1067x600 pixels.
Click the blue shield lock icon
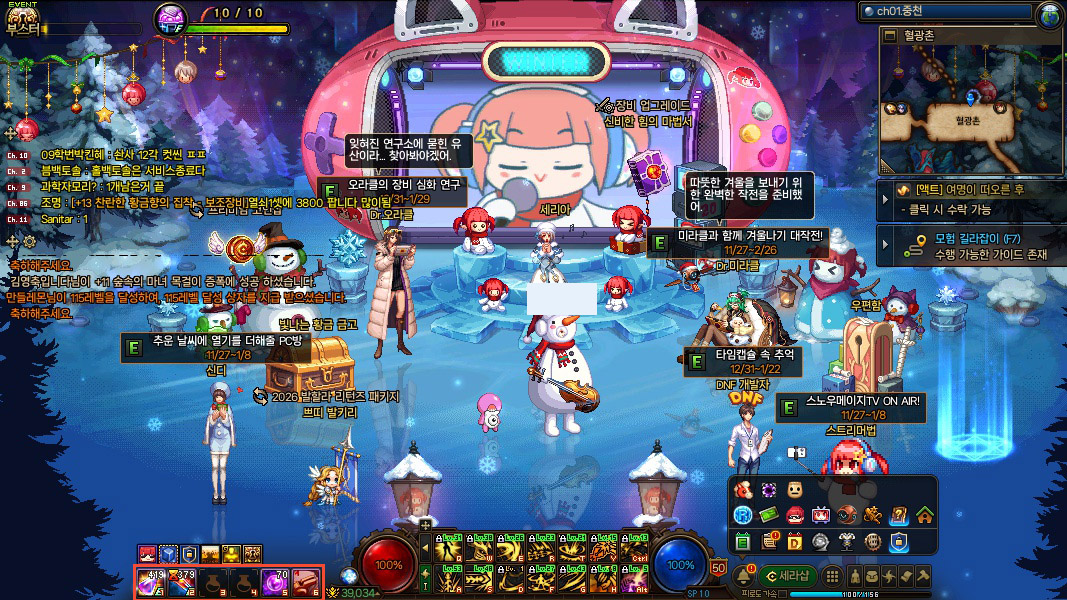click(x=898, y=542)
